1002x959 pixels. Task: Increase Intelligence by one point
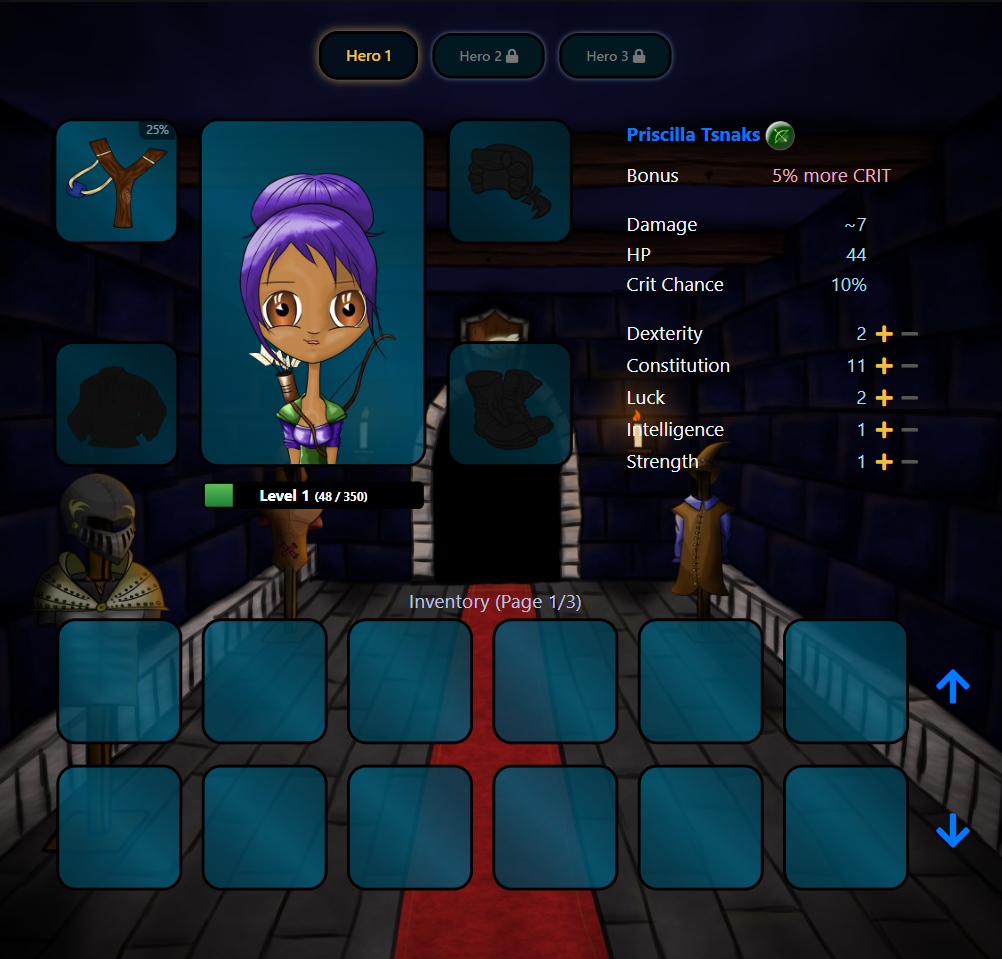884,430
